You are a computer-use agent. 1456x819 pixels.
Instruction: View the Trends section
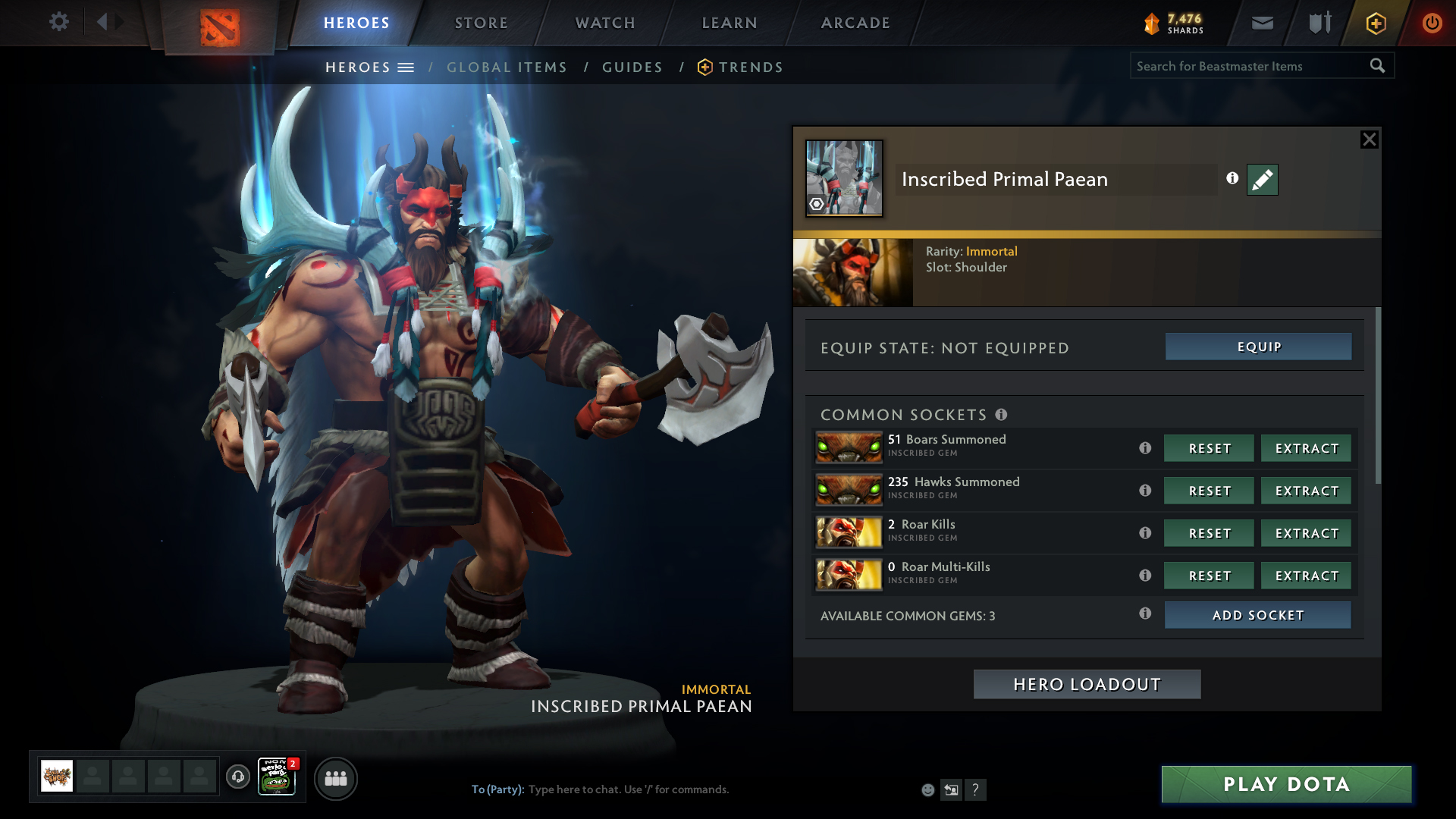(x=750, y=67)
